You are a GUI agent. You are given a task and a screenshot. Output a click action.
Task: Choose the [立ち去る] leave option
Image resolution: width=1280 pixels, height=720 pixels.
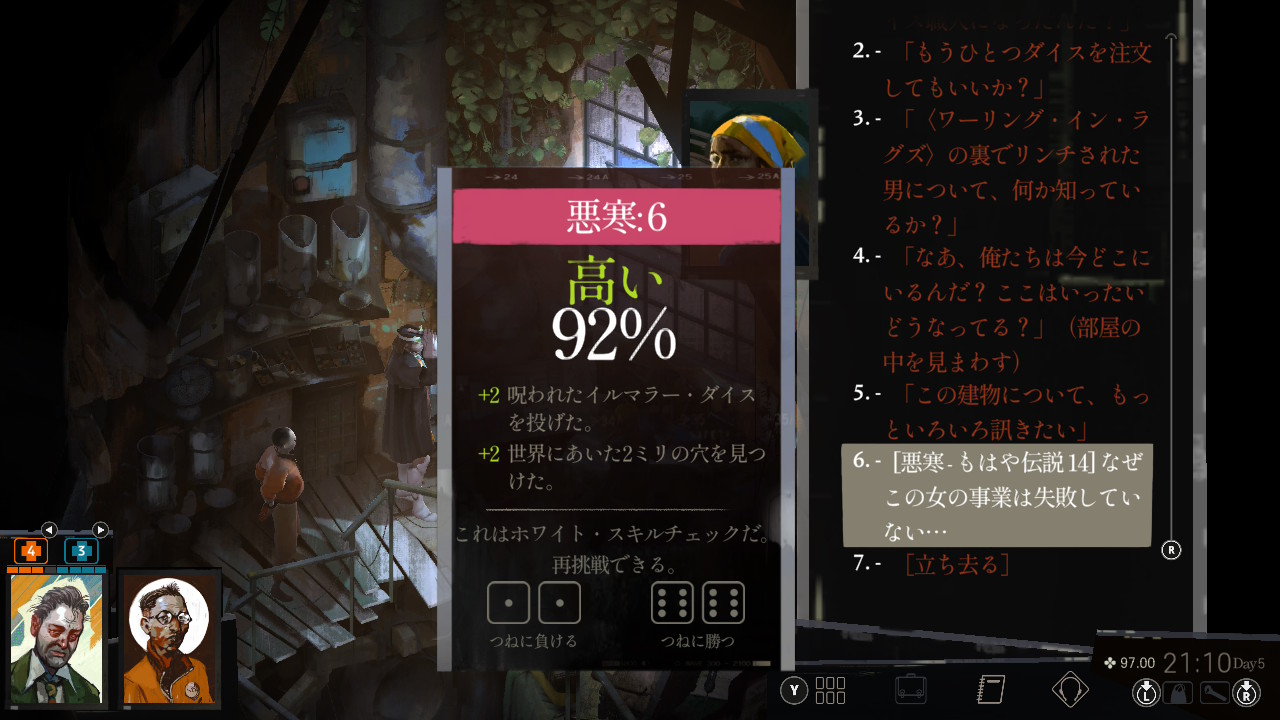pos(955,565)
